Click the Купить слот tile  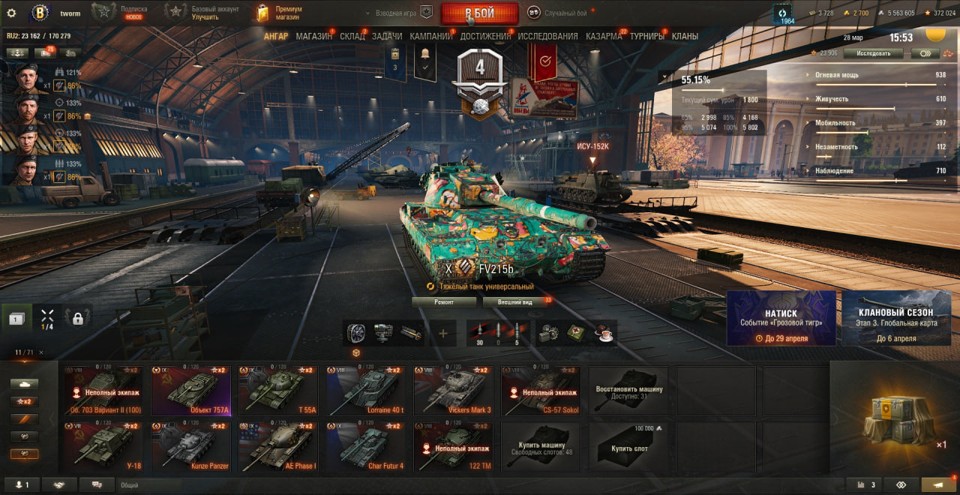click(628, 444)
